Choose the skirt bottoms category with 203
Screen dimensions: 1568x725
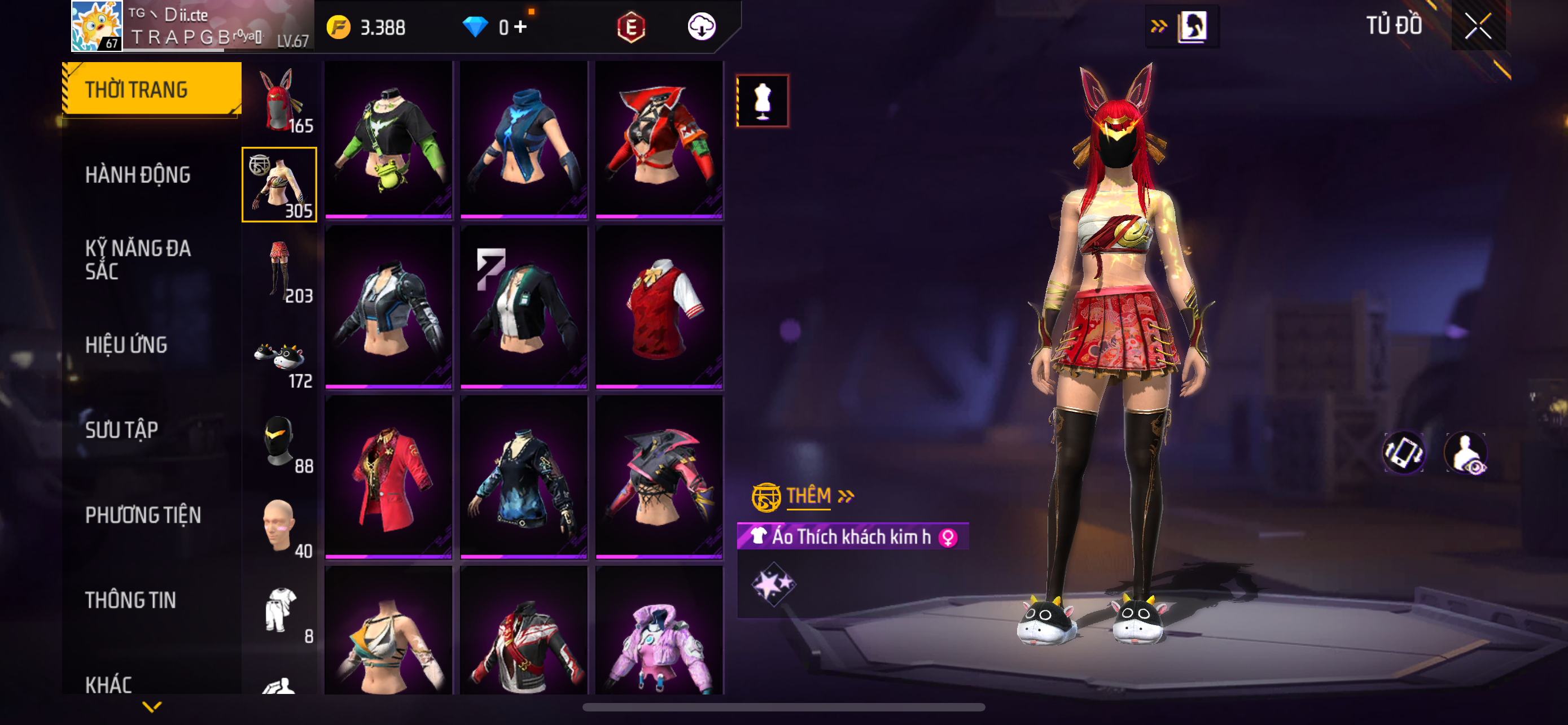pyautogui.click(x=280, y=270)
